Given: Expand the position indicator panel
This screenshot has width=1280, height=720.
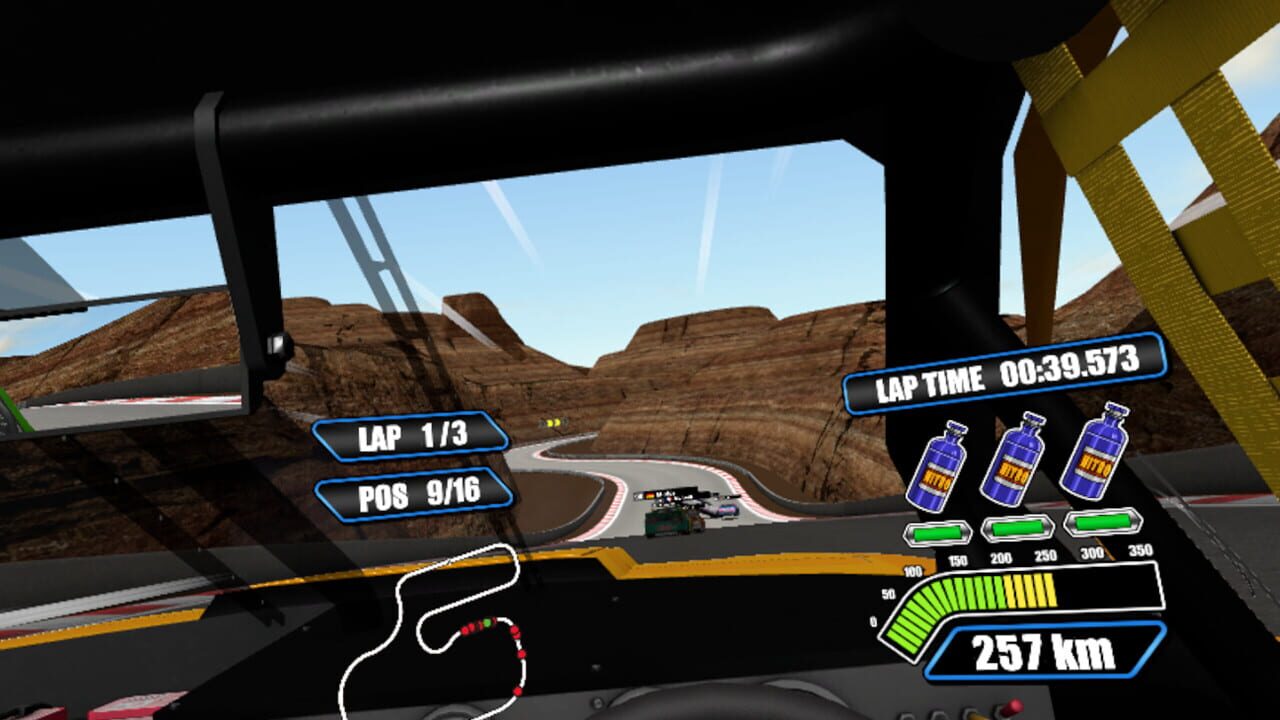Looking at the screenshot, I should 415,492.
